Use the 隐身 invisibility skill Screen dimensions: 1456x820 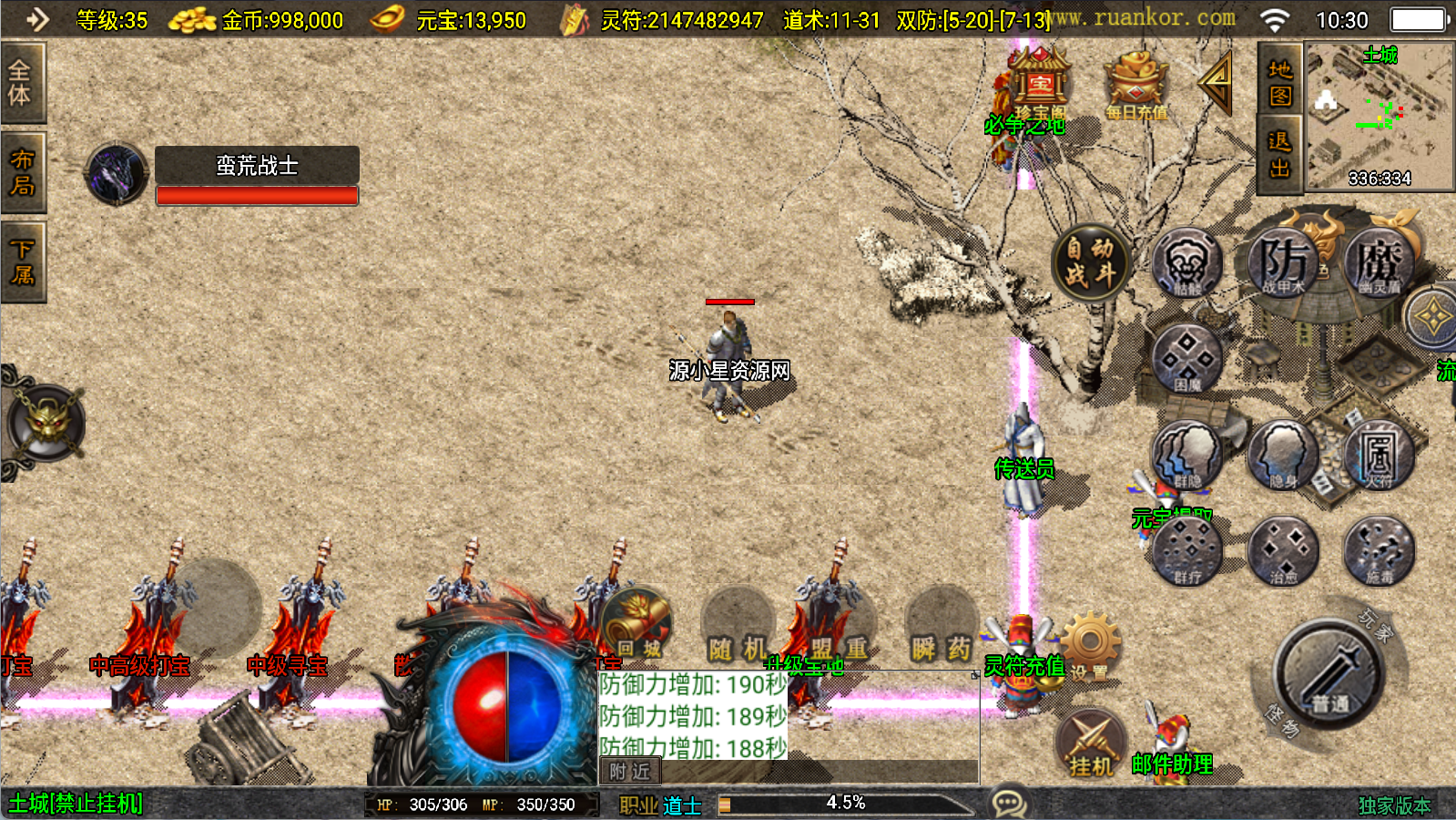(1283, 454)
